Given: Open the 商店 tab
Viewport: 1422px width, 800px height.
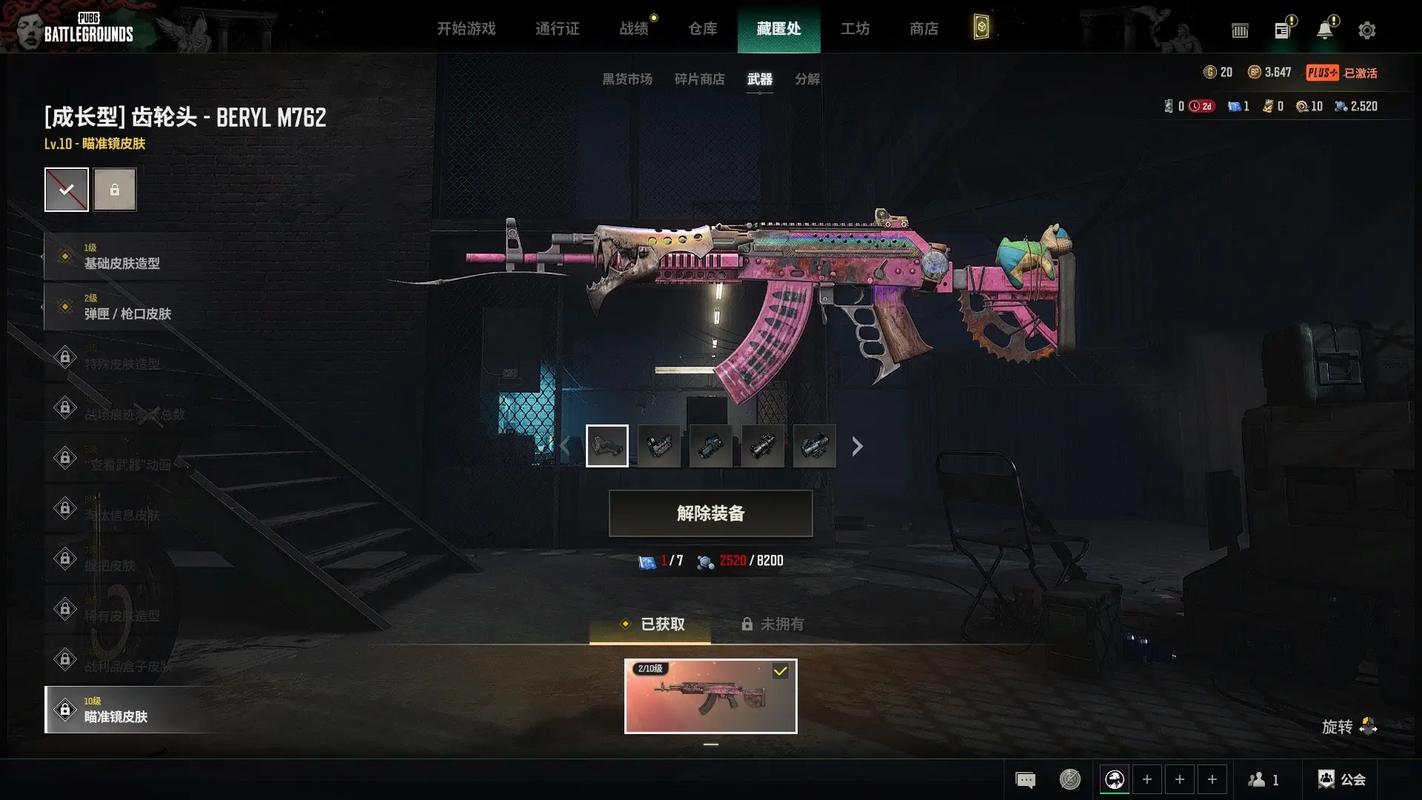Looking at the screenshot, I should tap(924, 29).
